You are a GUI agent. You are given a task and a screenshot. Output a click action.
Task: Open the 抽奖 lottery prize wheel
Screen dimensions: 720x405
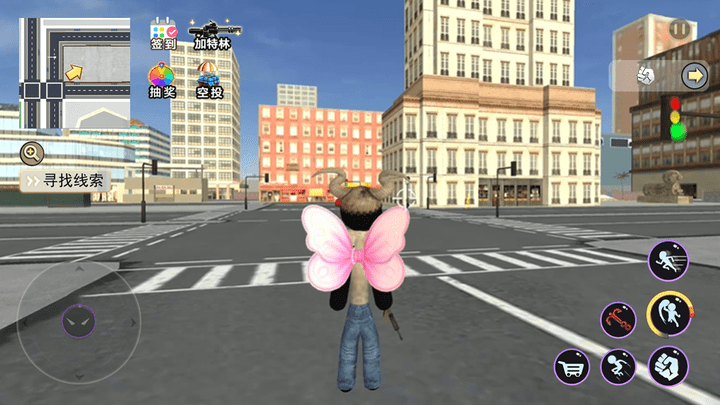(163, 78)
